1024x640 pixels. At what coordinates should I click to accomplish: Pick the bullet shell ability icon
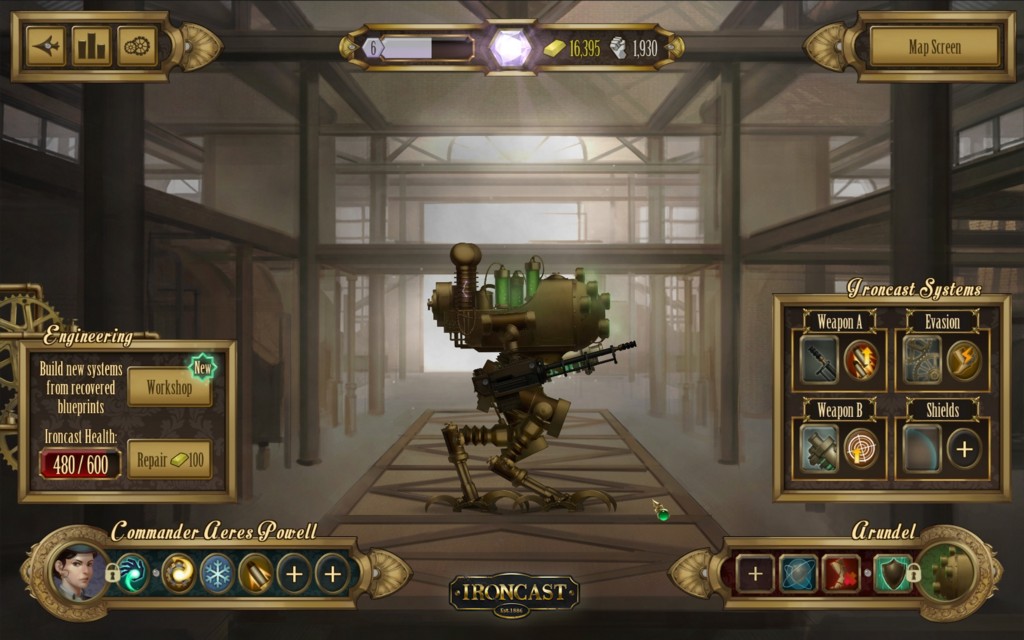(x=256, y=574)
